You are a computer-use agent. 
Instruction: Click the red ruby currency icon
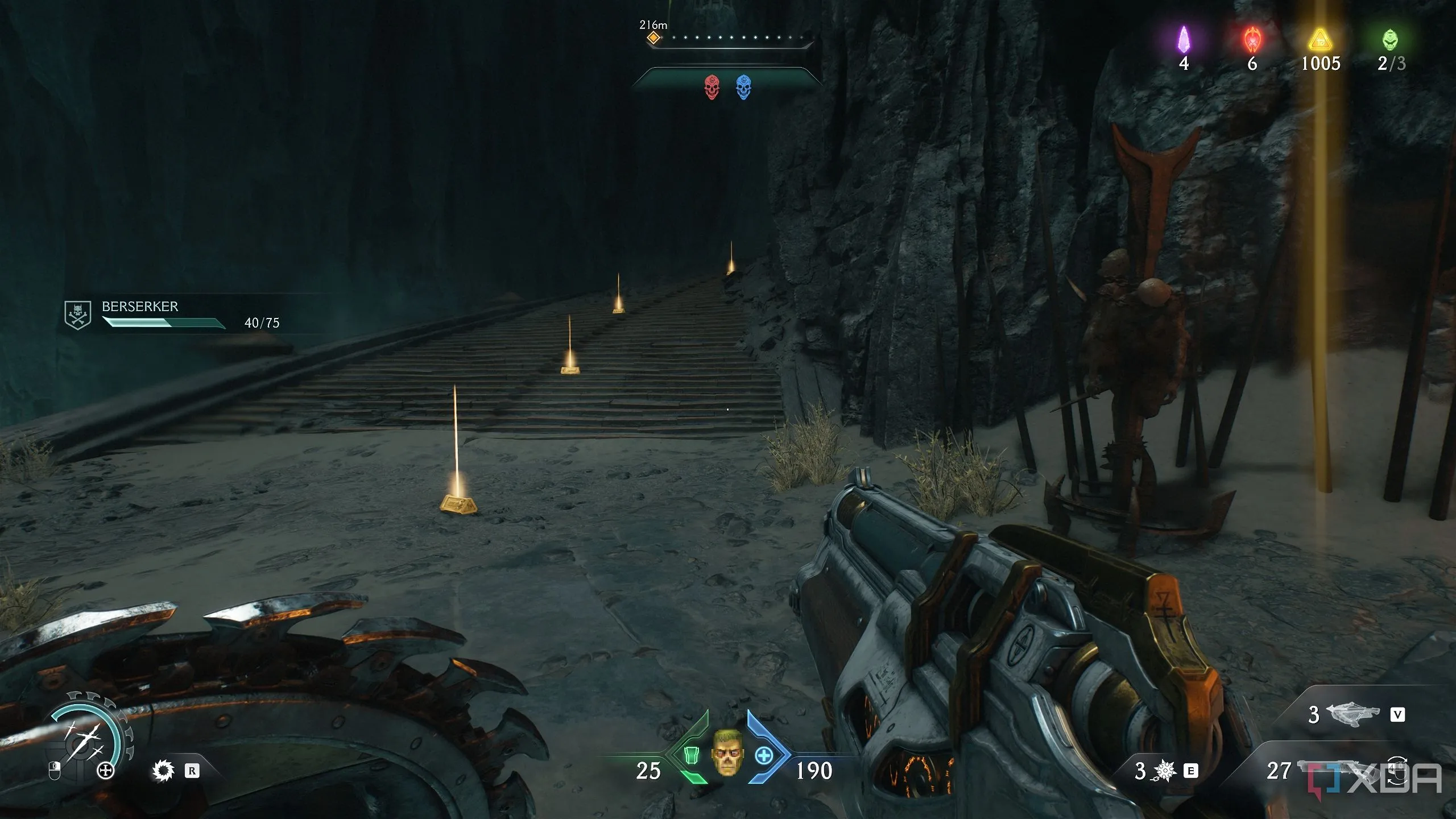1252,39
